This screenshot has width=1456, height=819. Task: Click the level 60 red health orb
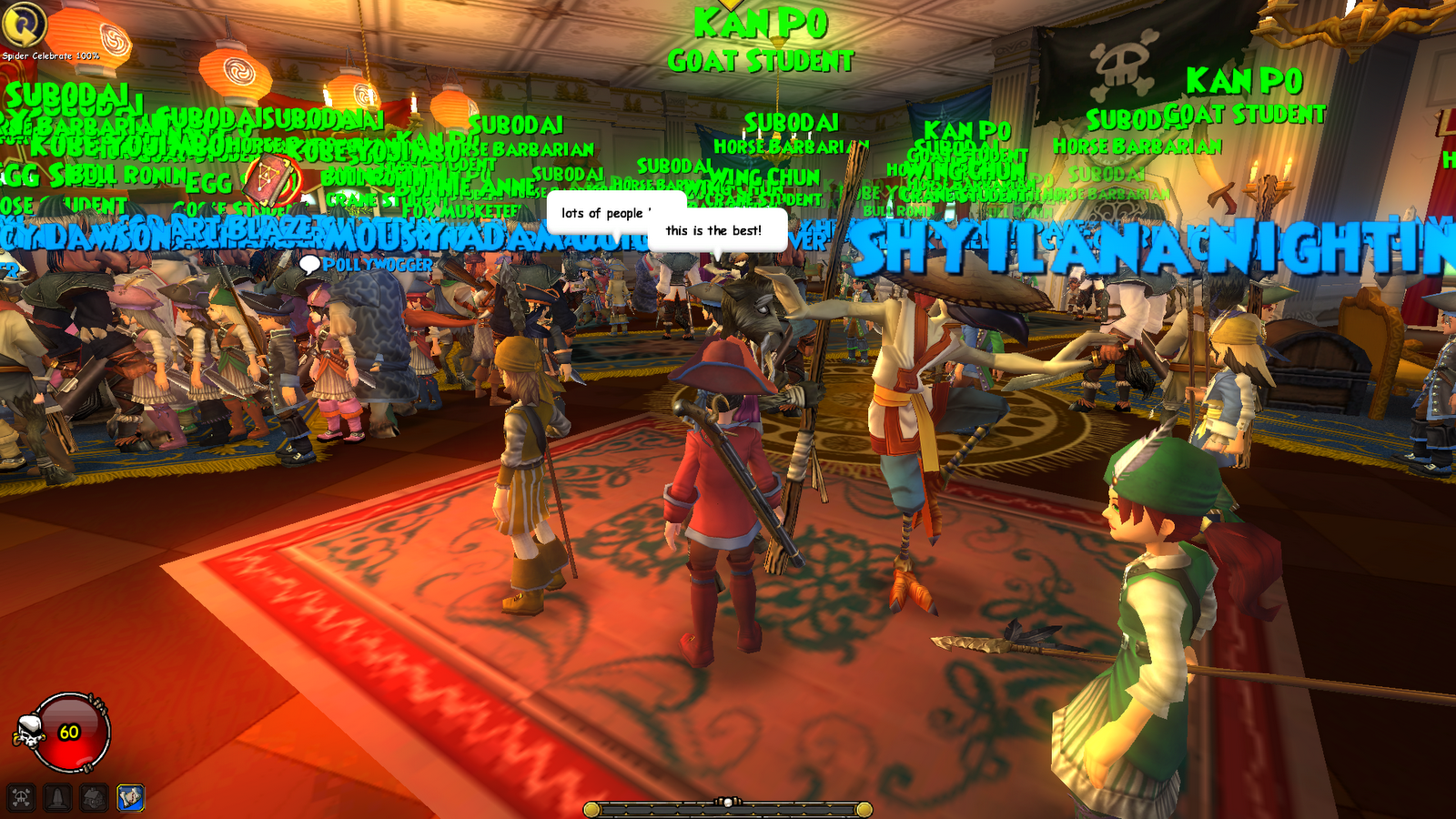pyautogui.click(x=69, y=731)
